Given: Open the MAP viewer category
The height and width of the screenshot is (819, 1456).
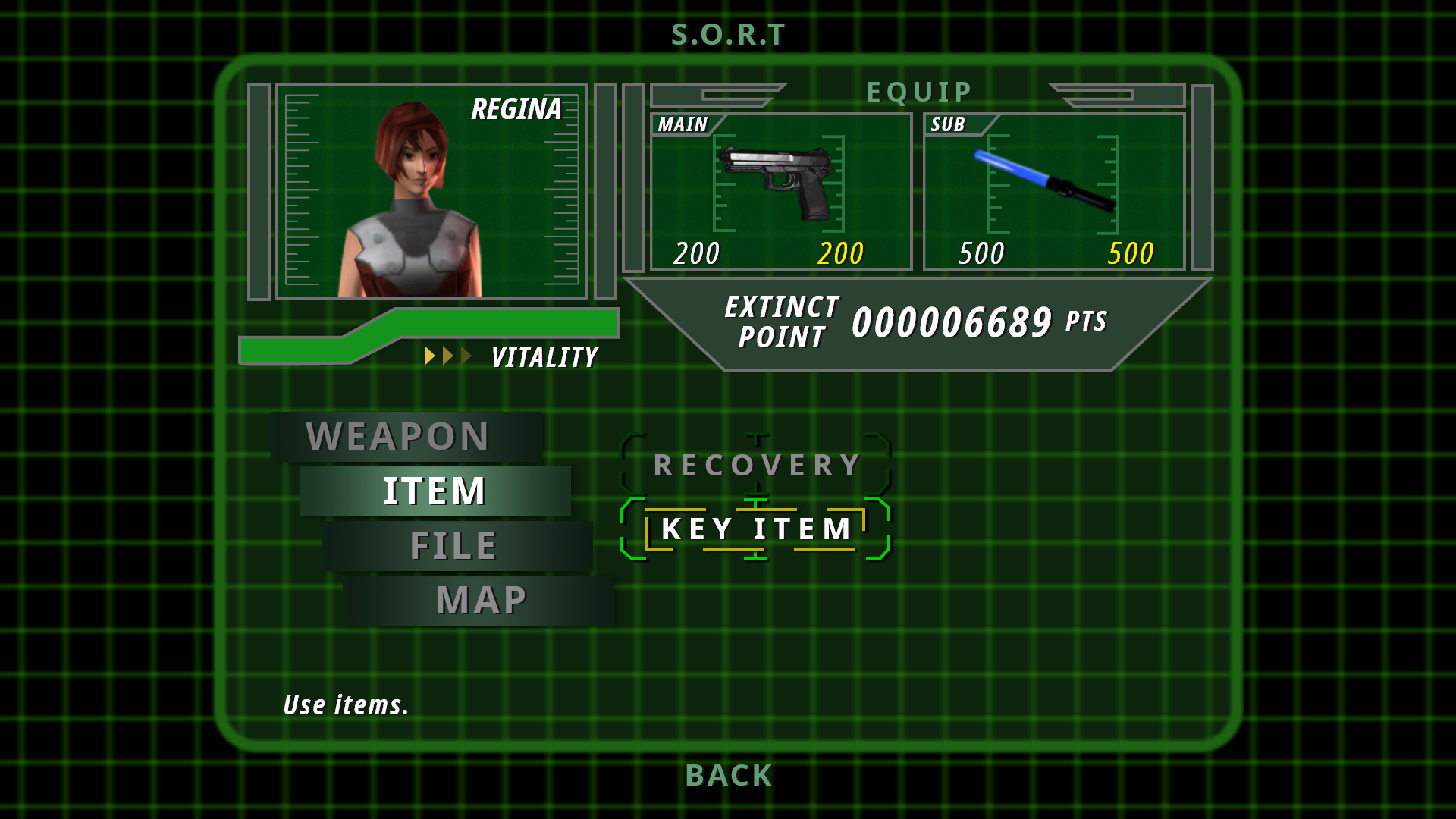Looking at the screenshot, I should point(481,599).
